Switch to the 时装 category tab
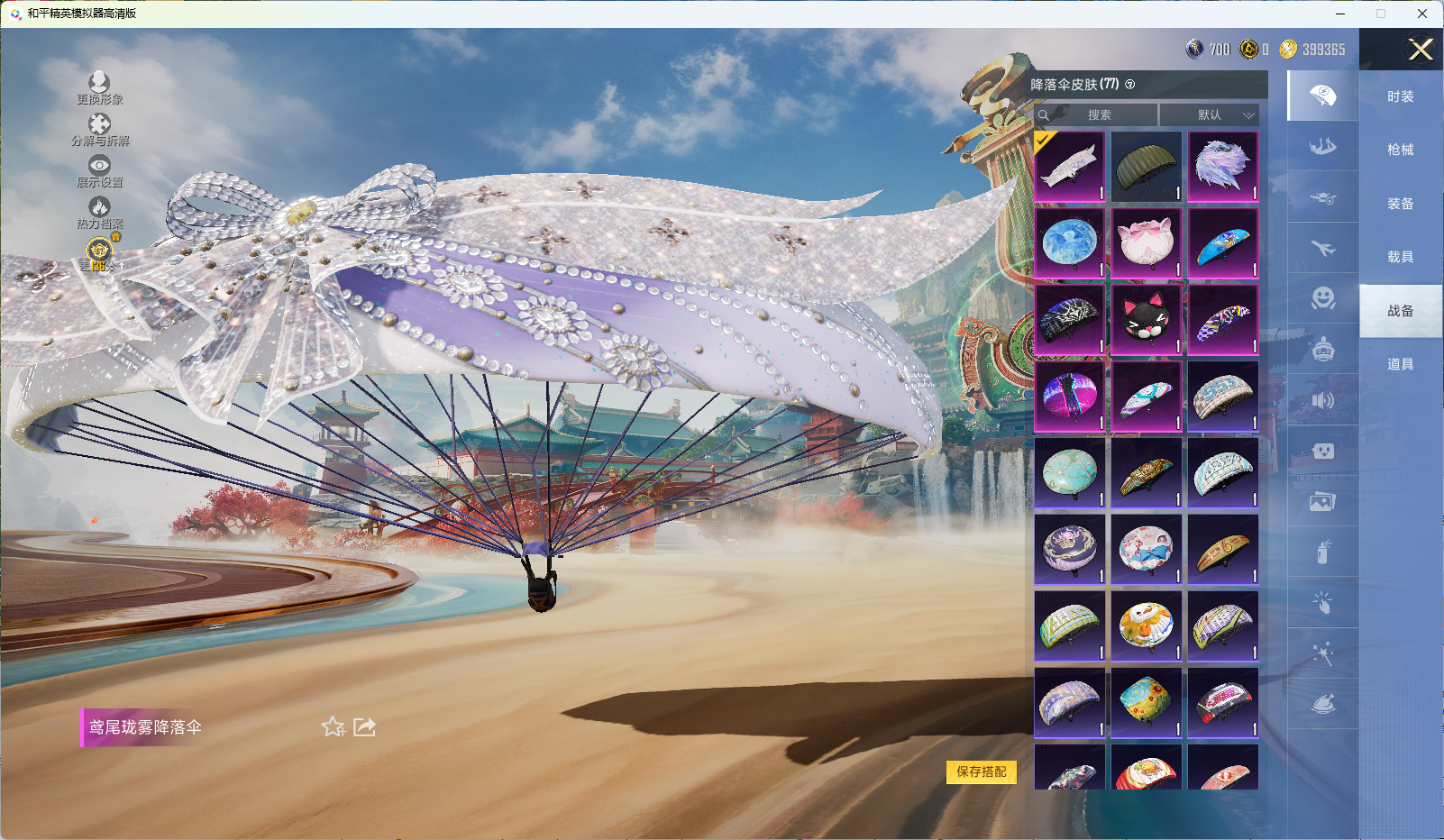This screenshot has width=1444, height=840. point(1400,96)
